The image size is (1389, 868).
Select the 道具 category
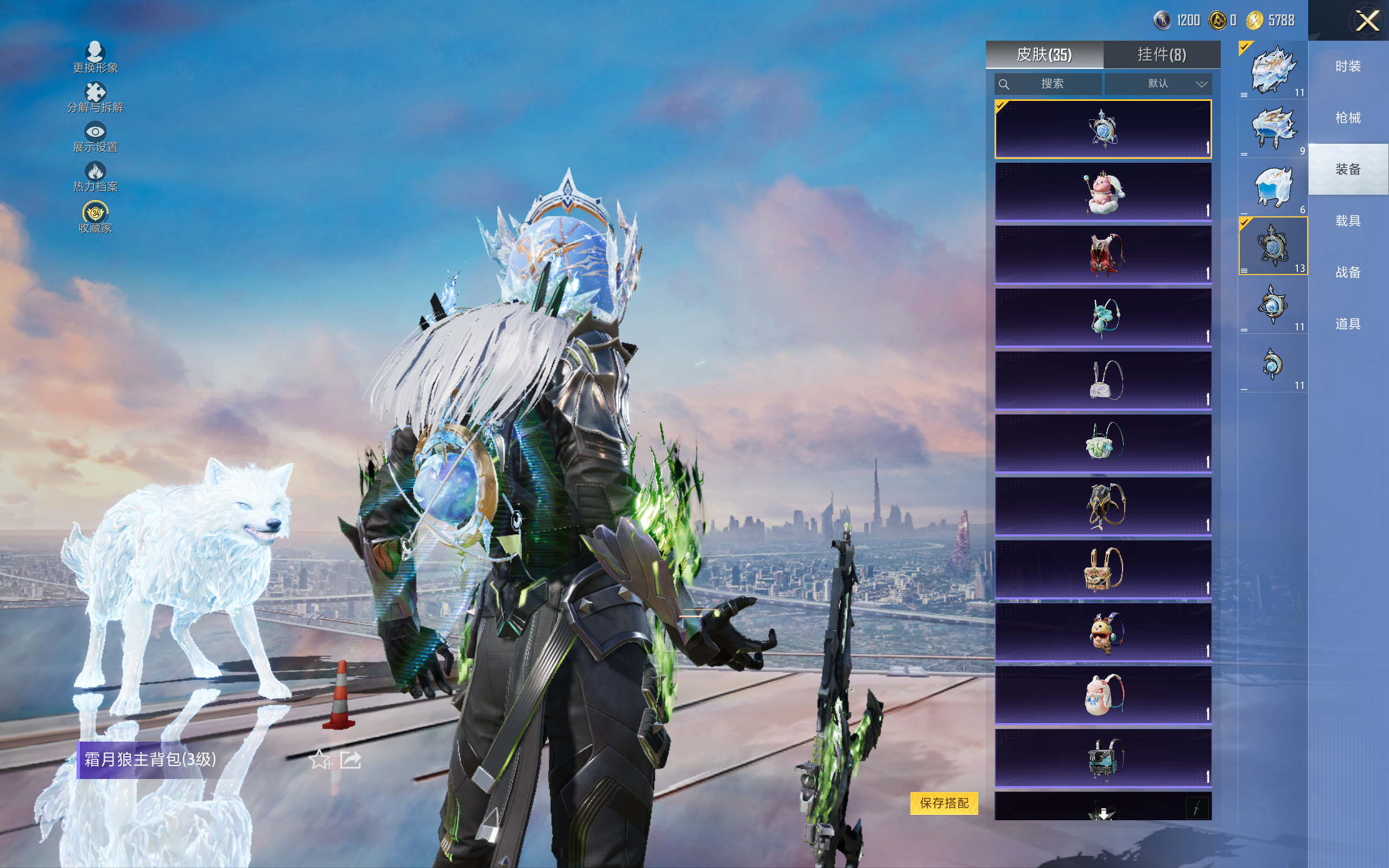click(1348, 324)
